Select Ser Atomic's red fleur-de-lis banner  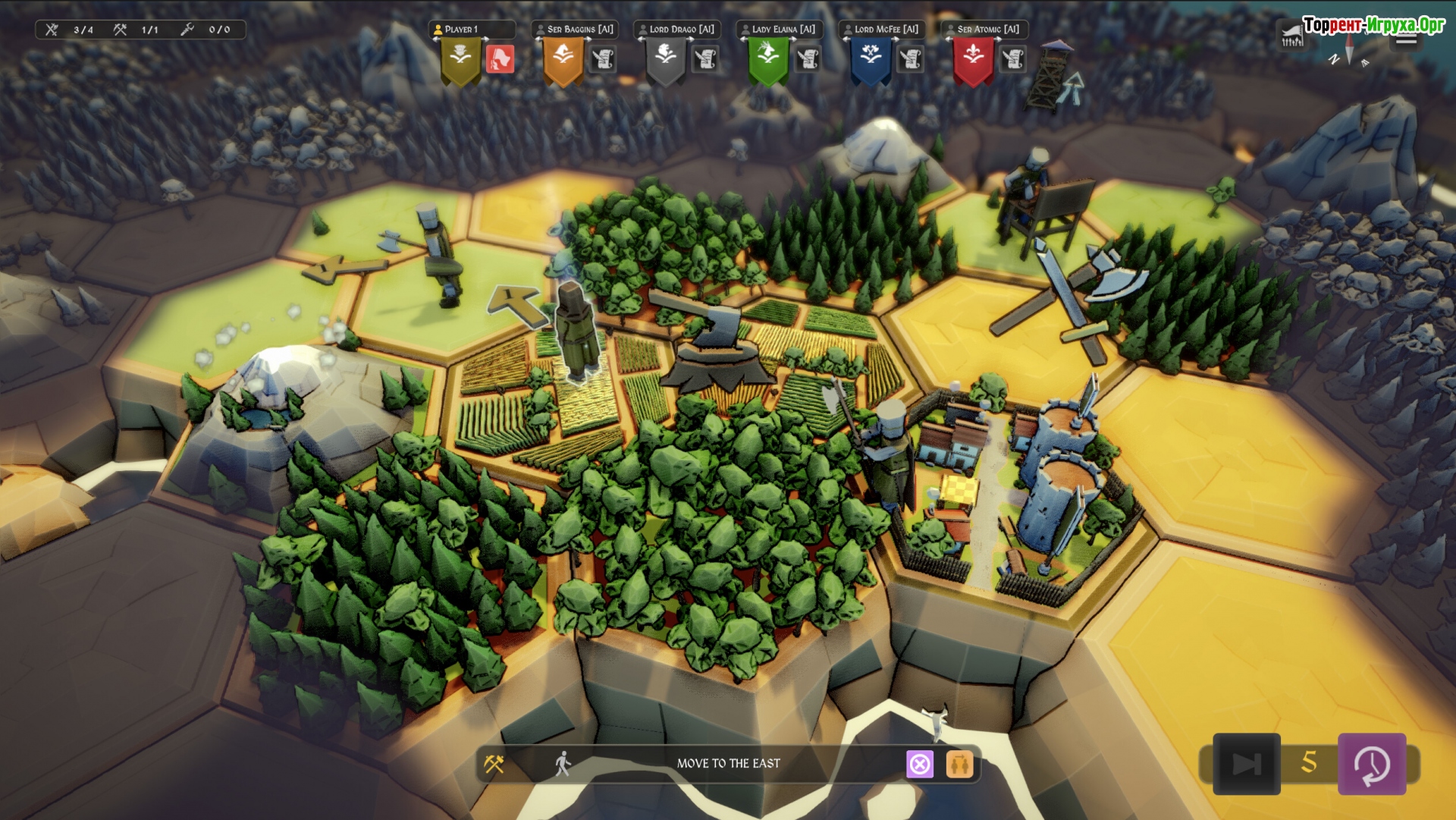pos(974,59)
